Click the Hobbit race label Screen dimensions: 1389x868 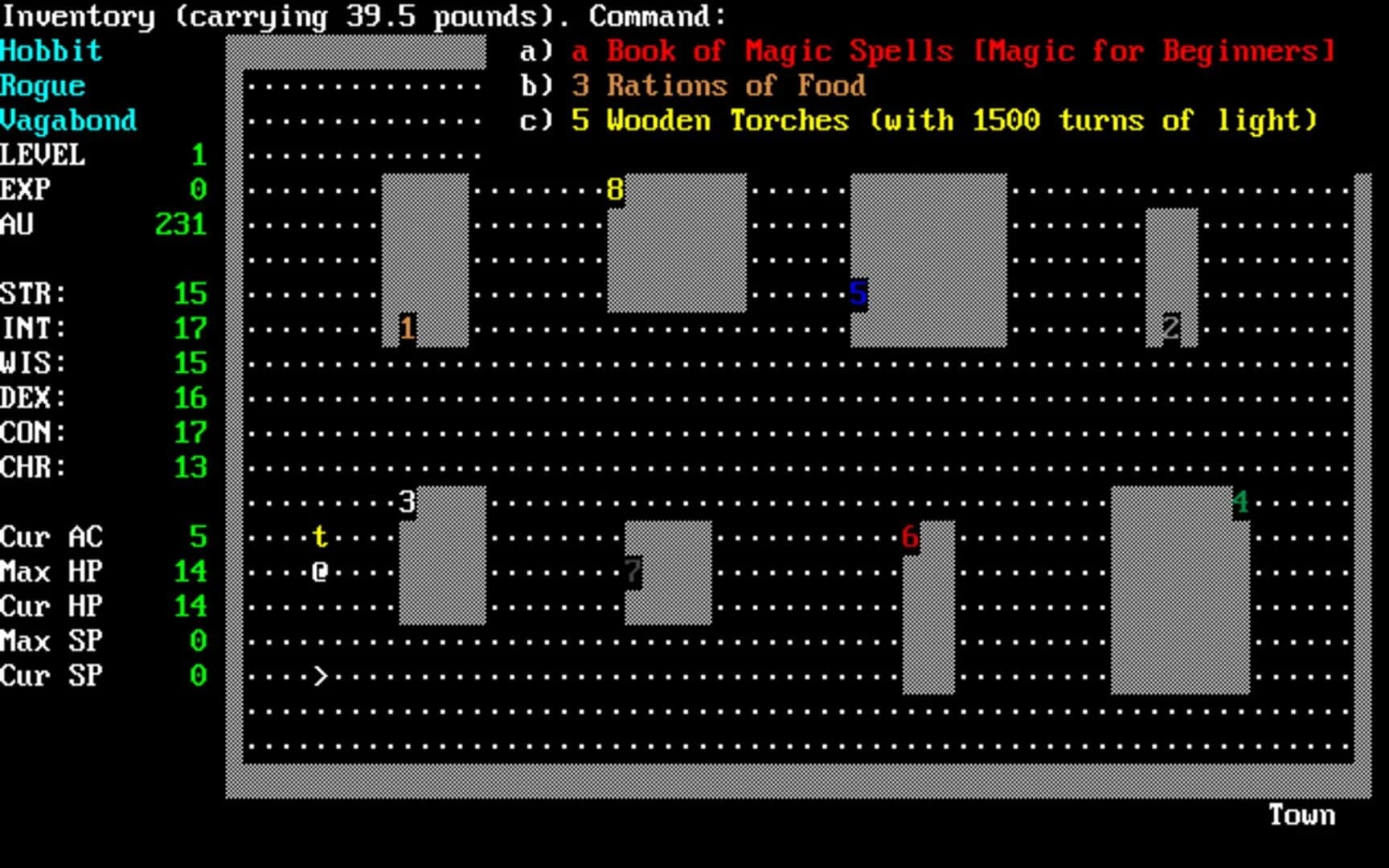[x=51, y=51]
